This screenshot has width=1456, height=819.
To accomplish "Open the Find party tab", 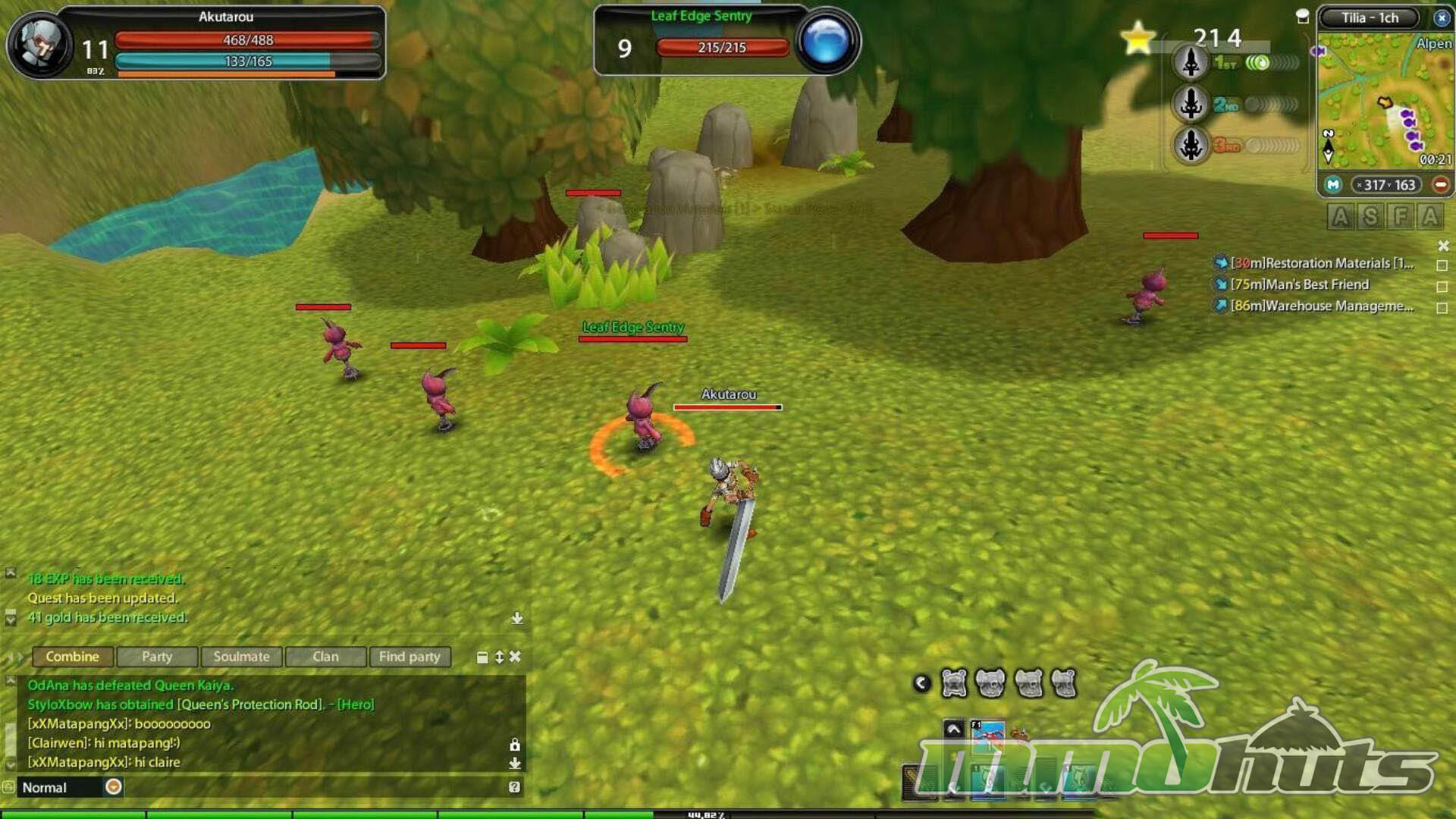I will pos(409,657).
